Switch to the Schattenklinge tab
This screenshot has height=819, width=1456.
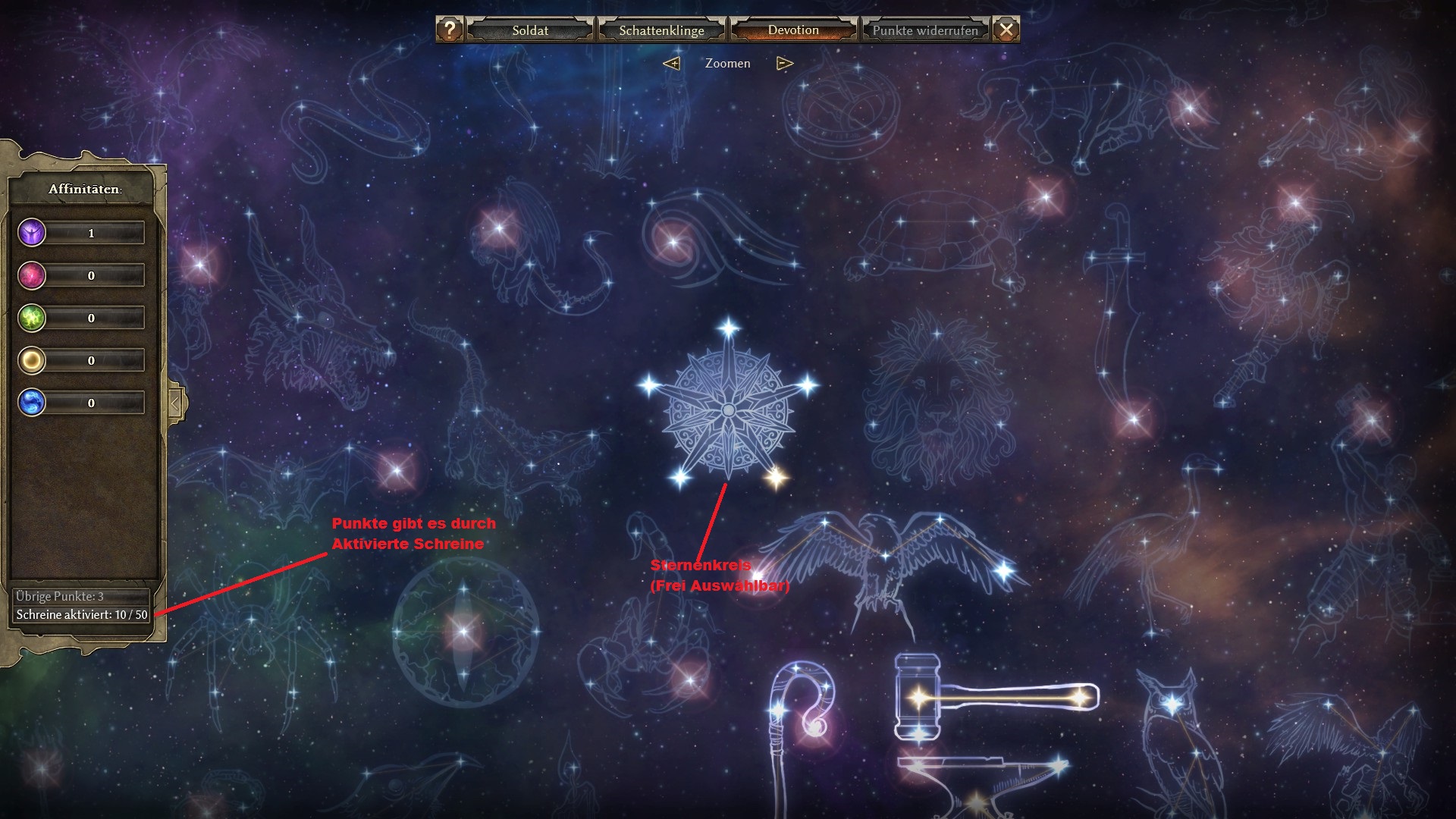tap(661, 30)
